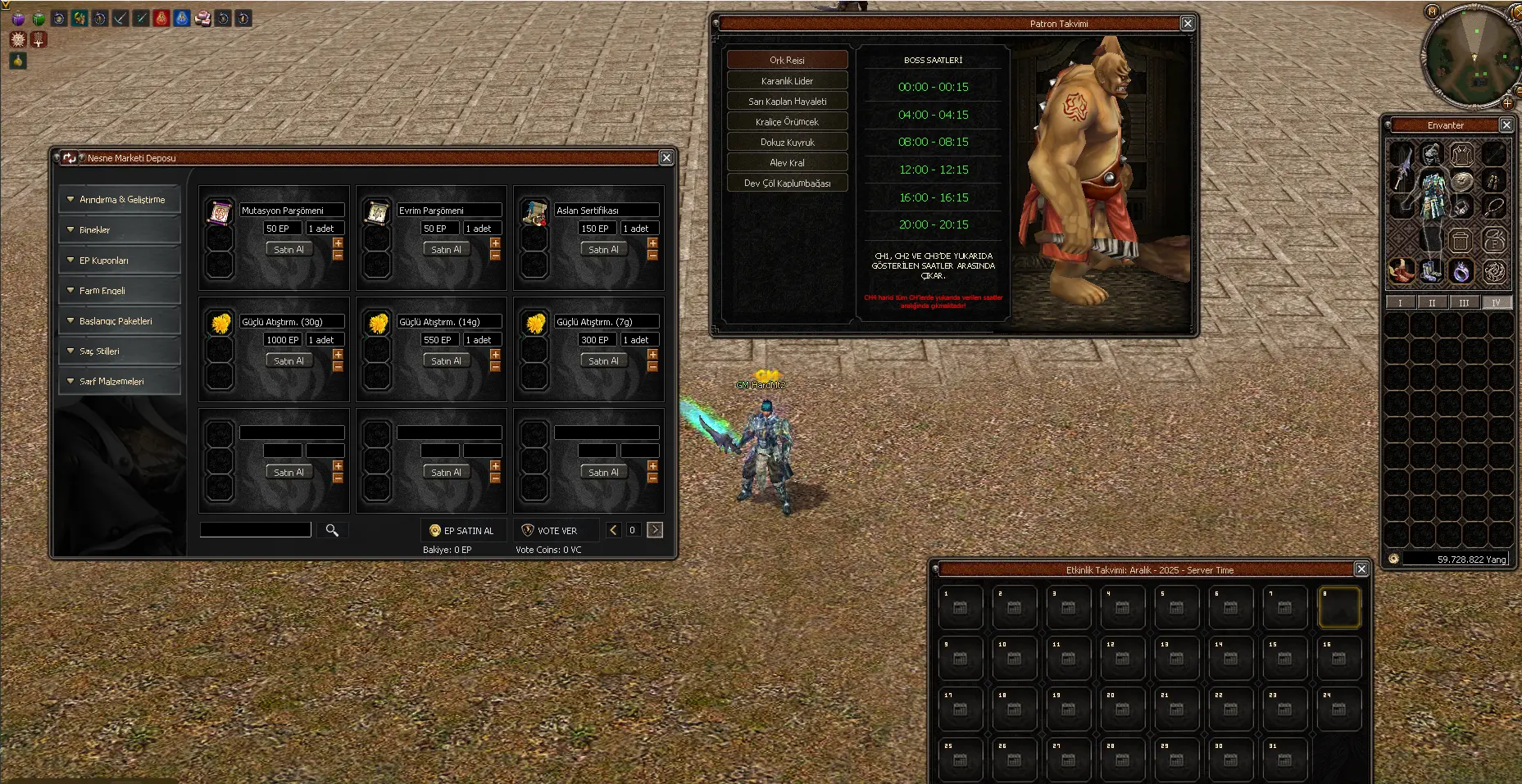This screenshot has width=1522, height=784.
Task: Close the Nesne Marketi Deposu window
Action: 666,158
